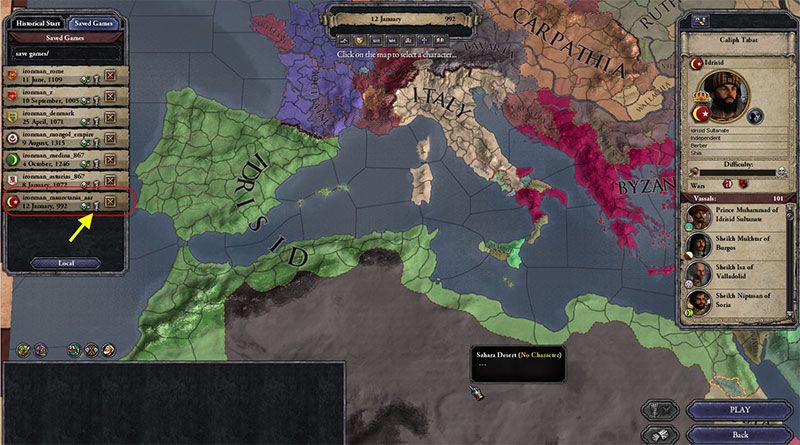The width and height of the screenshot is (800, 445).
Task: Toggle the Local saves button
Action: click(x=65, y=263)
